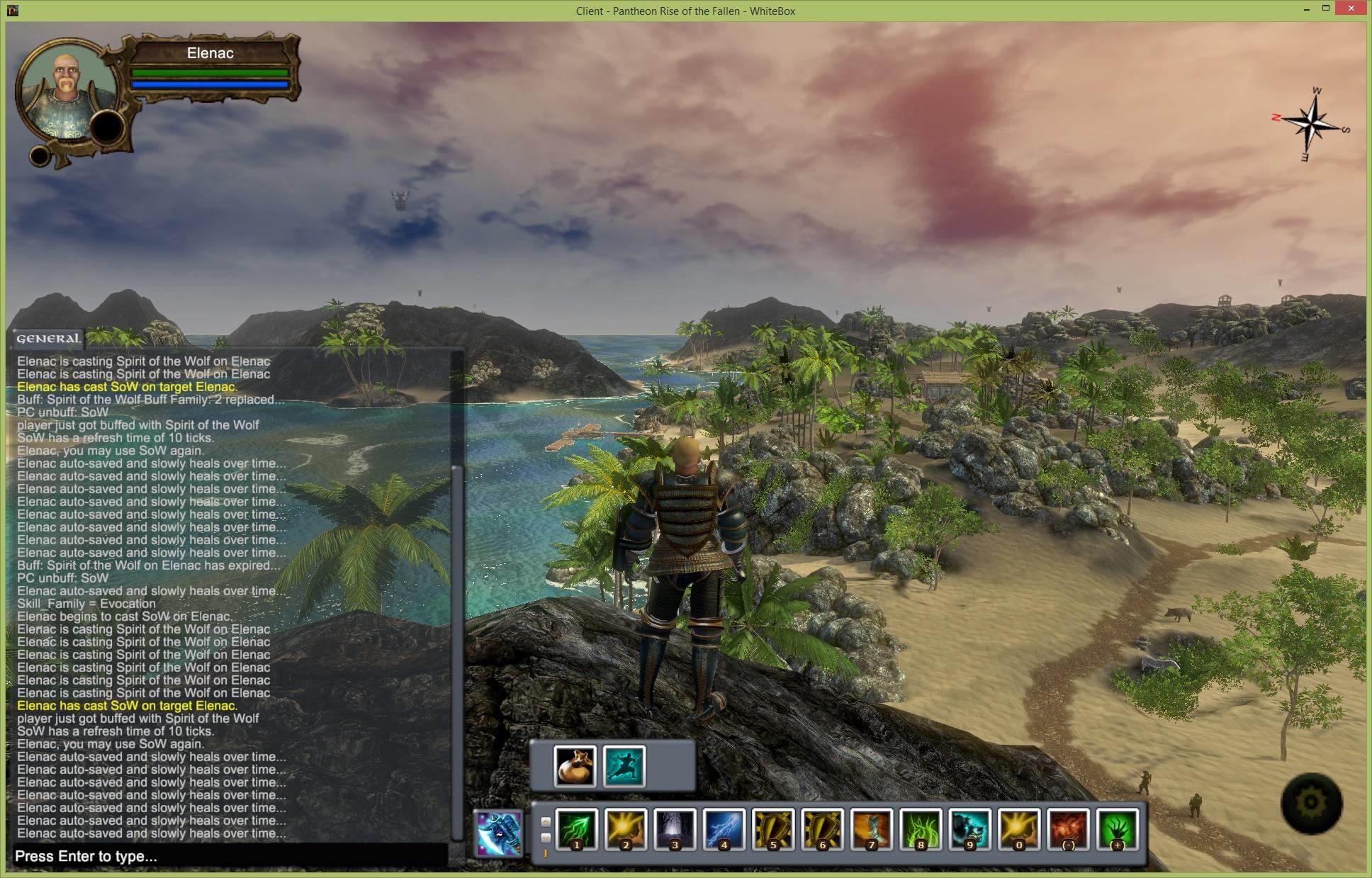Use the boot ability in slot 7
The height and width of the screenshot is (878, 1372).
(872, 829)
